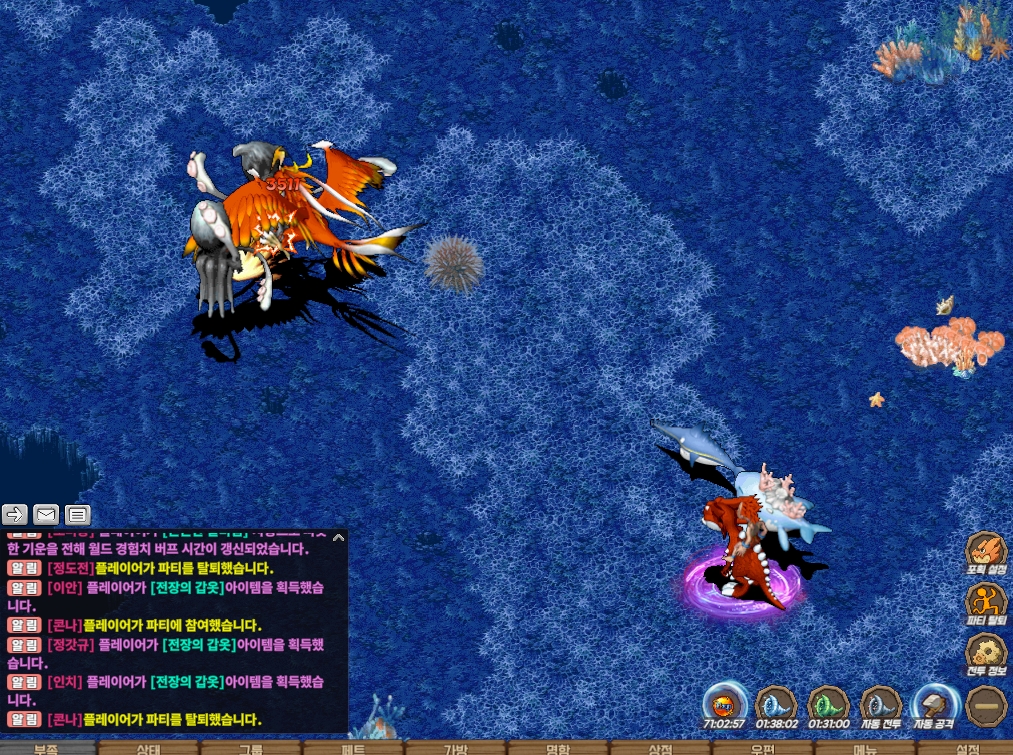Show the 전투 정보 battle info

[985, 655]
